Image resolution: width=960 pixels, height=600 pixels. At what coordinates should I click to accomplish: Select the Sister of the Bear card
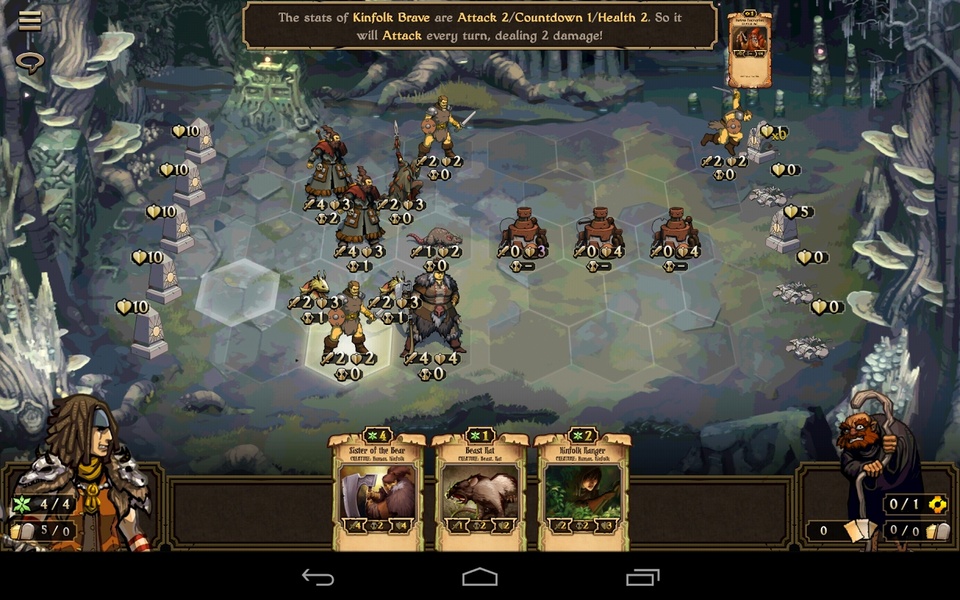[377, 492]
